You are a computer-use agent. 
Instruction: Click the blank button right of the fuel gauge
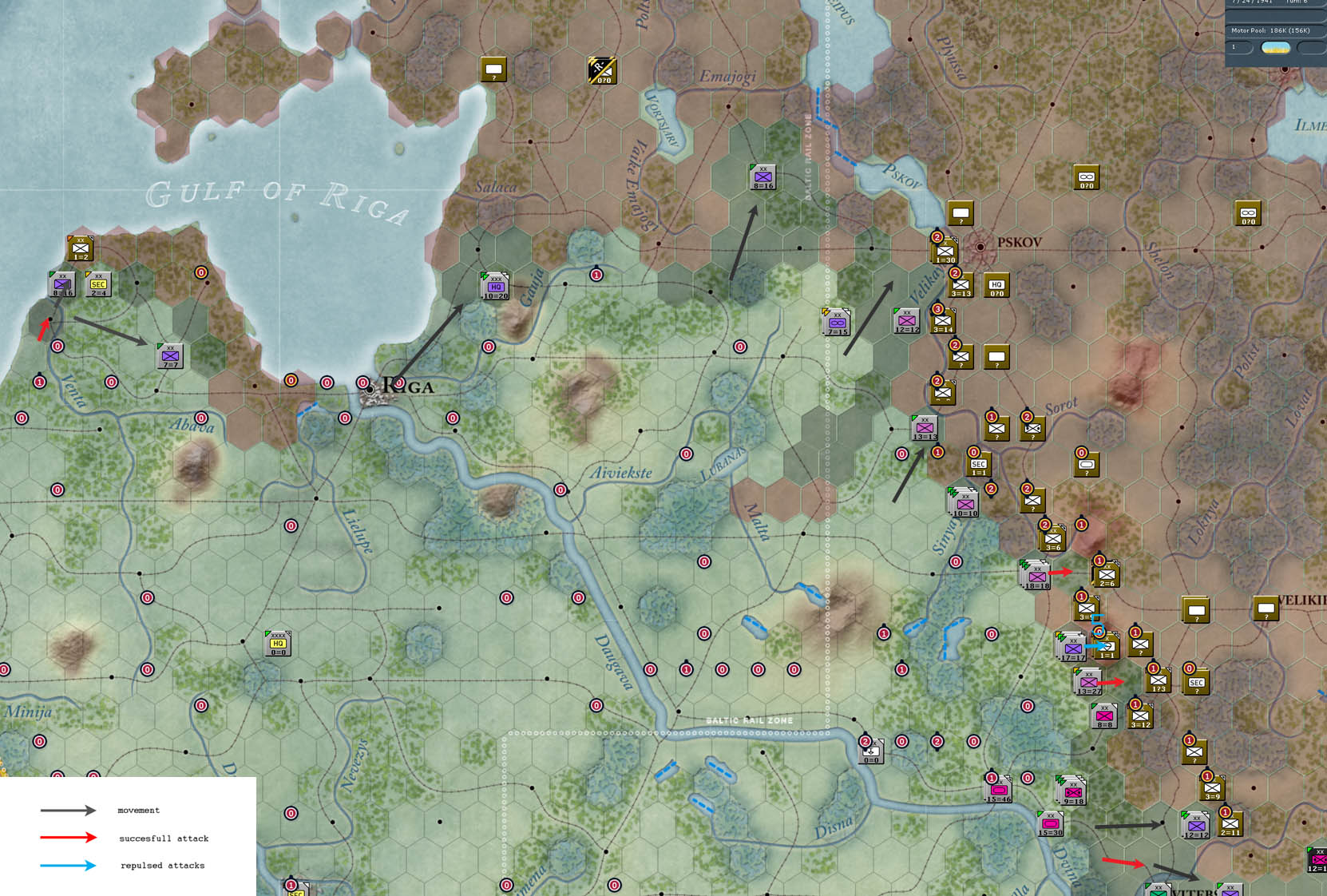1310,48
